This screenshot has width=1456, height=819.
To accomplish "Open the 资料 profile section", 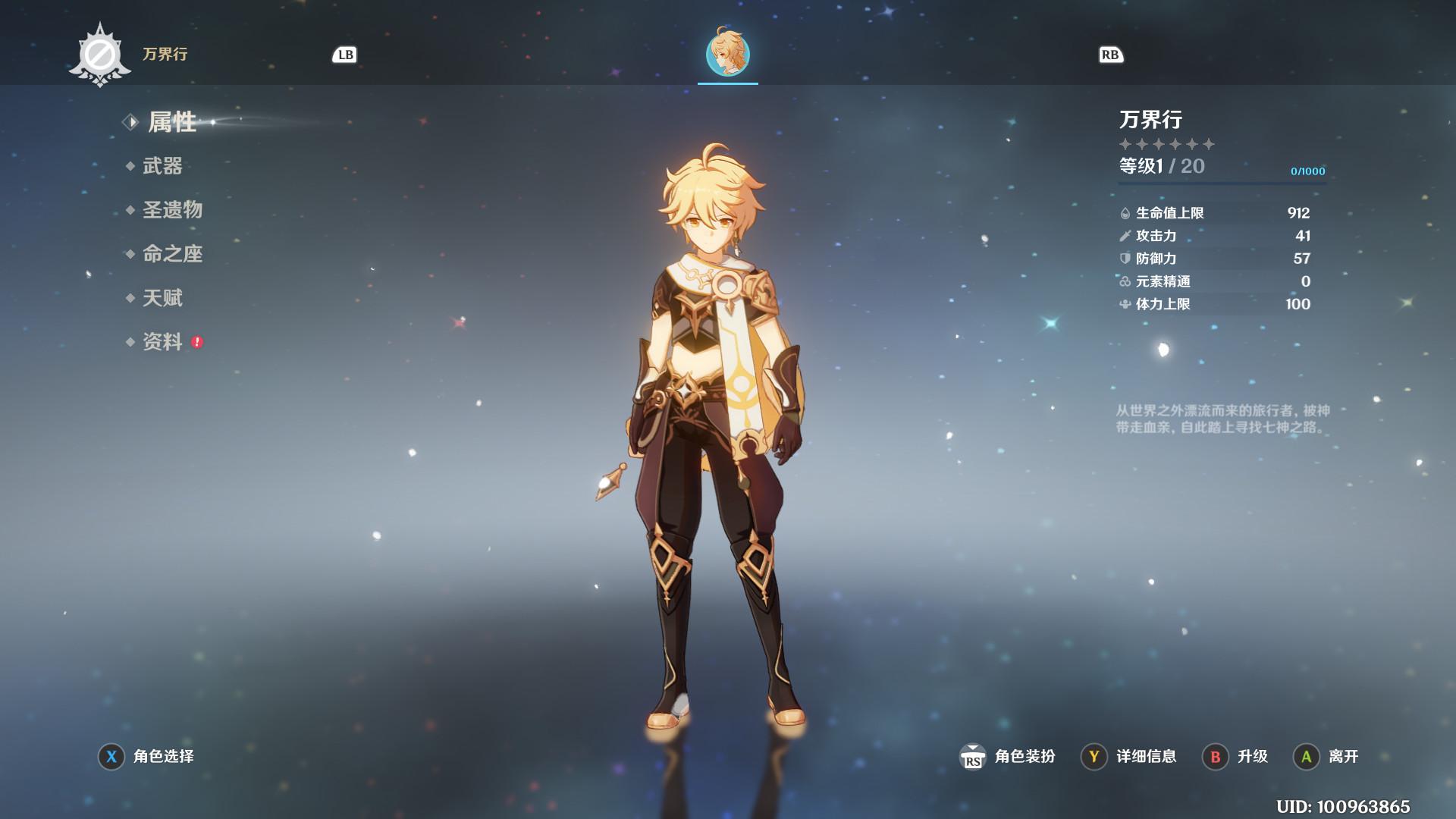I will (x=162, y=342).
